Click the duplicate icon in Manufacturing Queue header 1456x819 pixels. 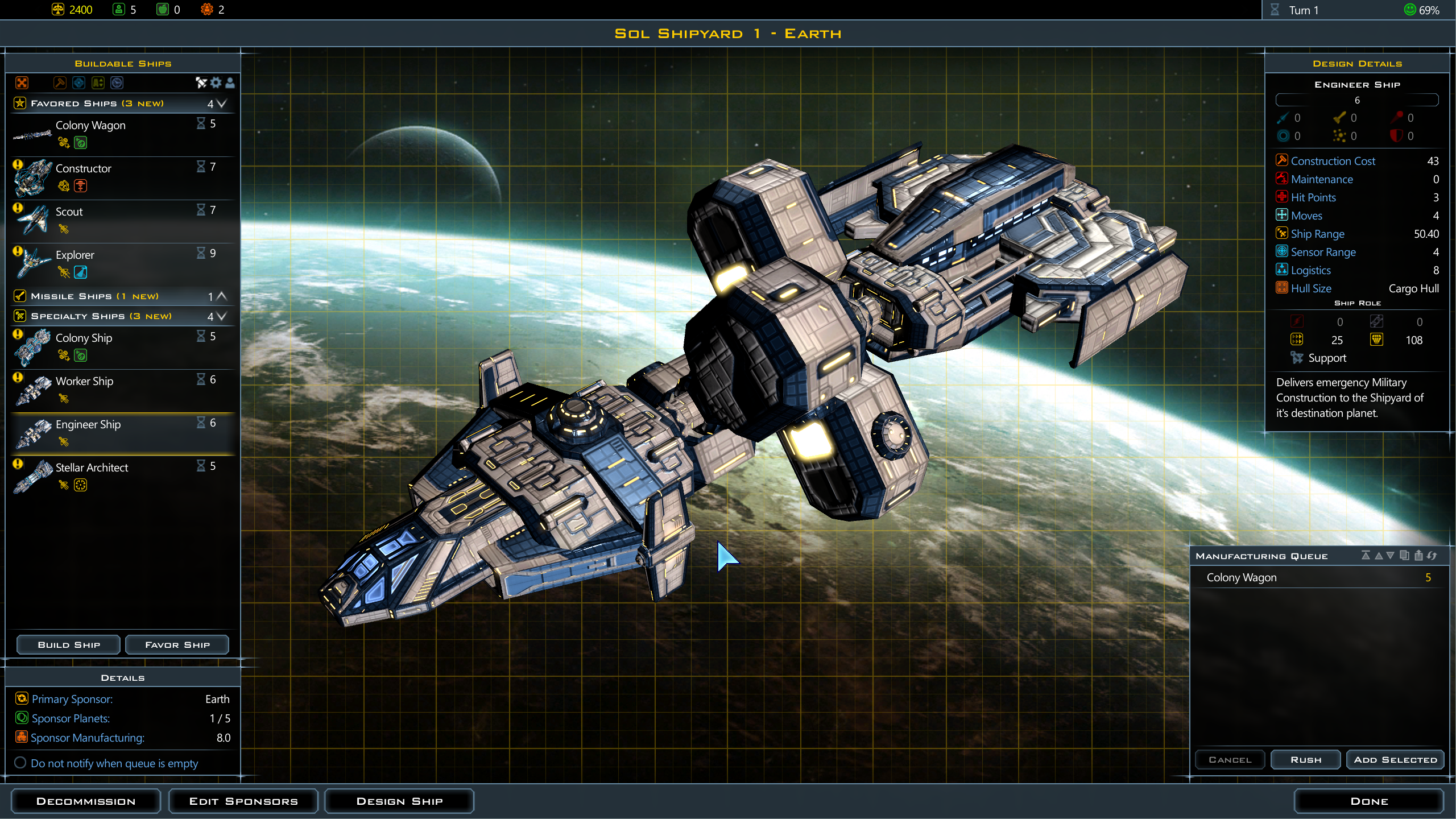1404,556
